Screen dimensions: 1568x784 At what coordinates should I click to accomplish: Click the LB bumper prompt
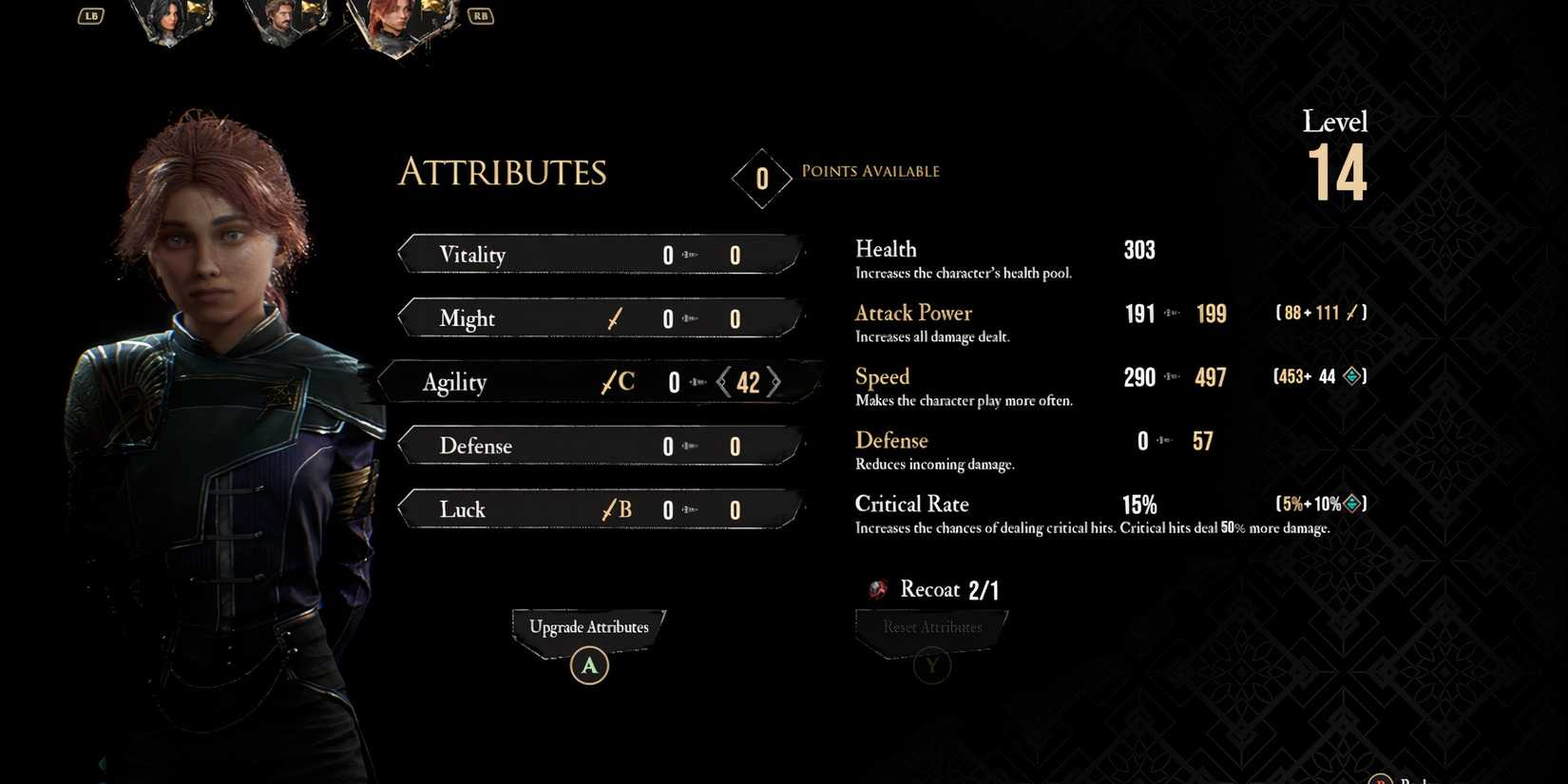[x=90, y=15]
